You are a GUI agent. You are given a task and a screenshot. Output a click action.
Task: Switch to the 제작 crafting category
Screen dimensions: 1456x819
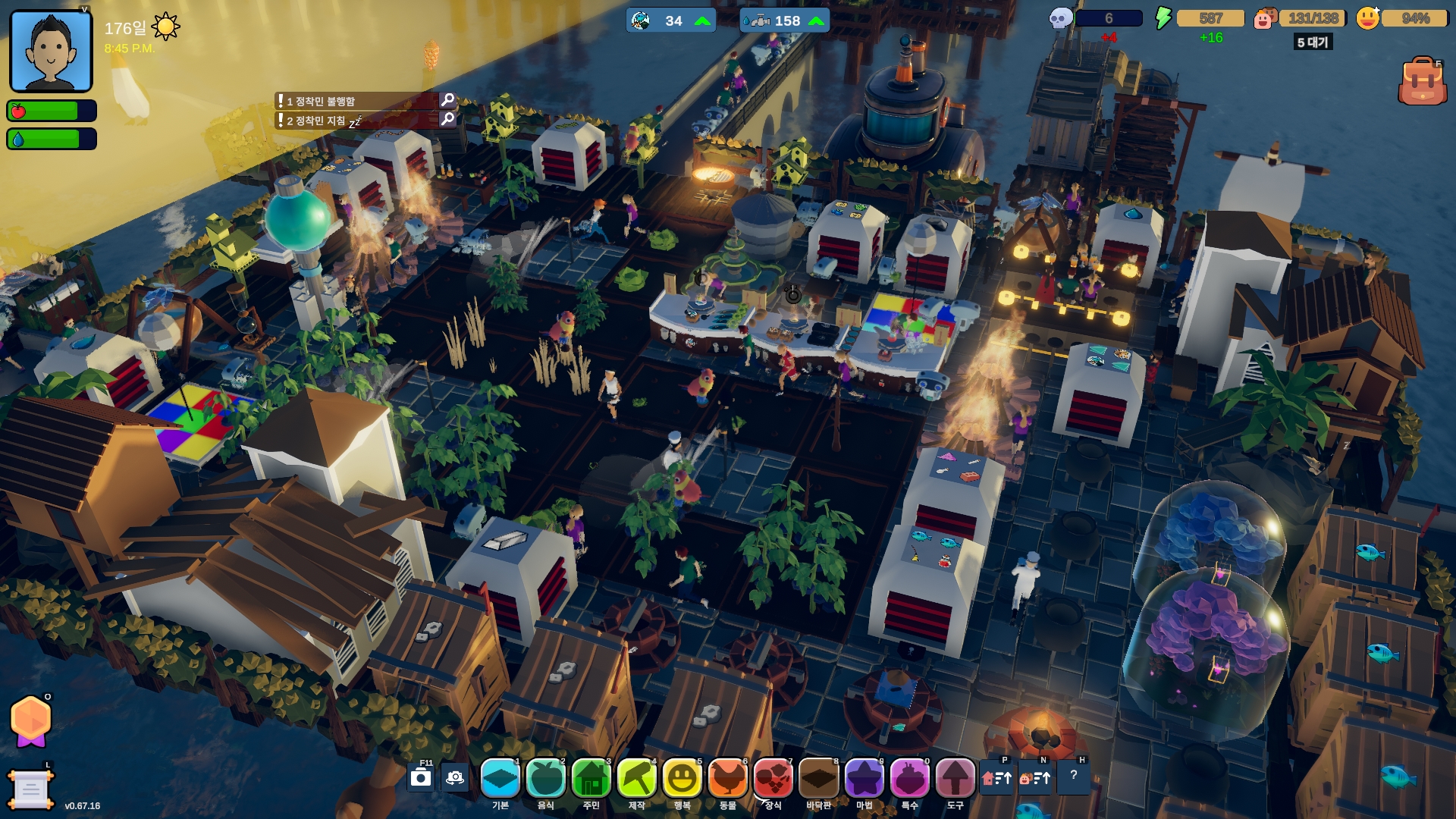(637, 779)
